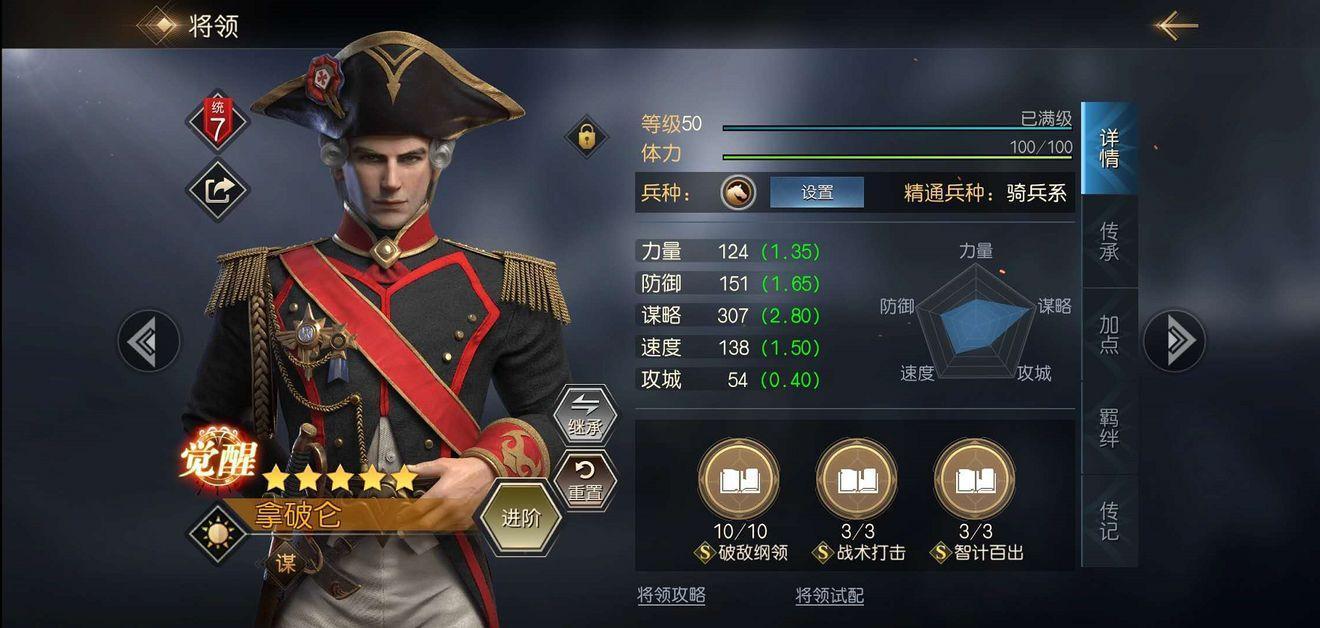Activate the 进阶 advance hexagon button
Viewport: 1320px width, 628px height.
(520, 519)
